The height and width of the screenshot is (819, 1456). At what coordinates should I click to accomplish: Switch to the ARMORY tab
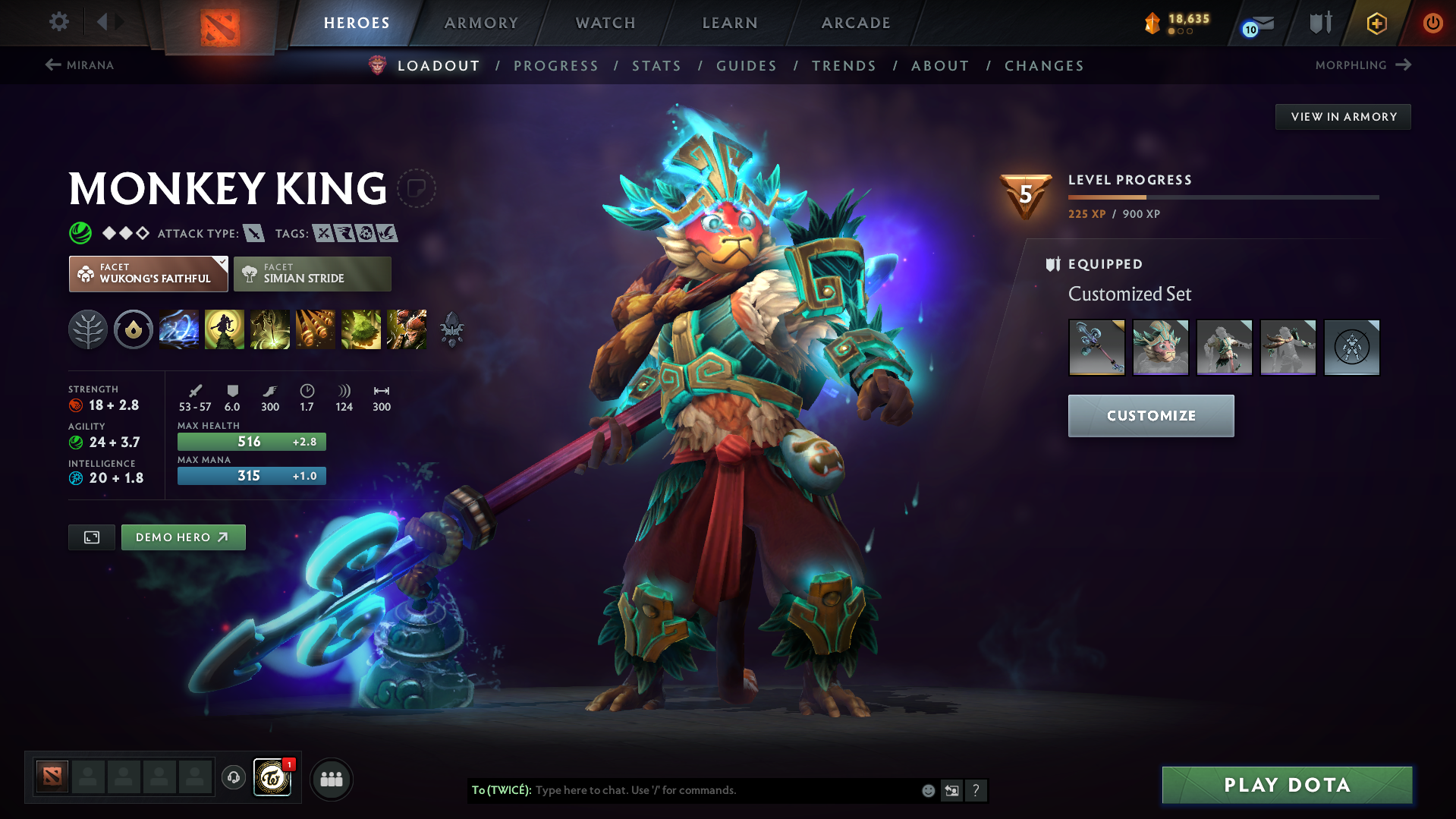pos(481,23)
